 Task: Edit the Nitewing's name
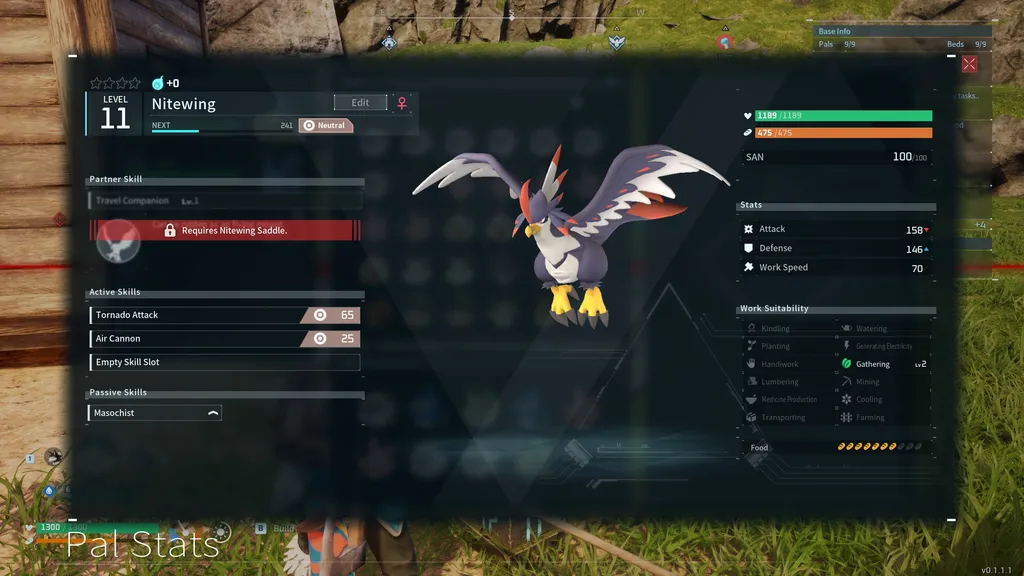coord(360,103)
